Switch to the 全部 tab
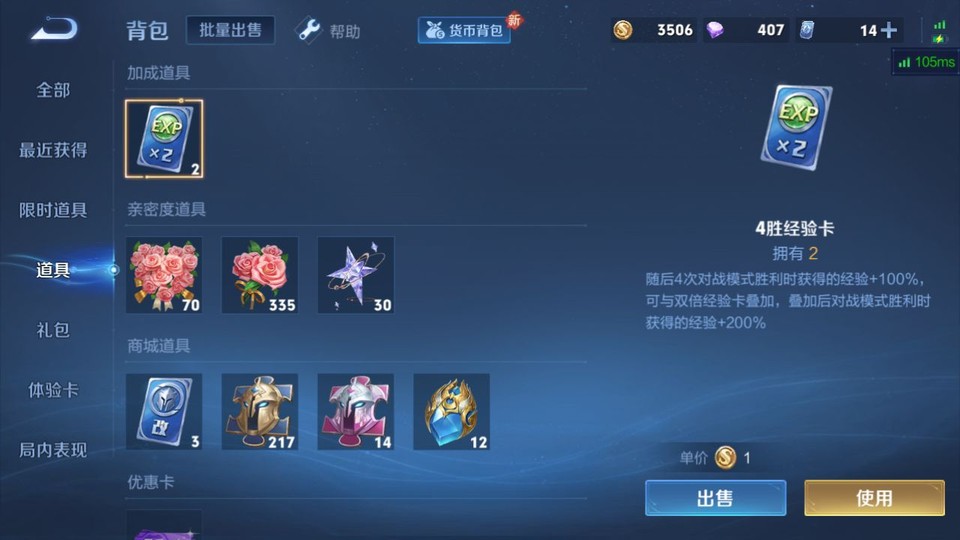This screenshot has height=540, width=960. point(53,90)
